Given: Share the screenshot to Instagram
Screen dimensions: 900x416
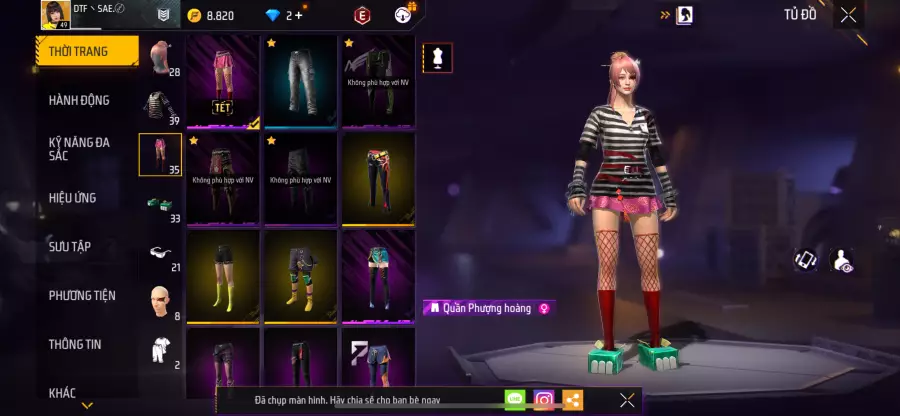Looking at the screenshot, I should 544,400.
